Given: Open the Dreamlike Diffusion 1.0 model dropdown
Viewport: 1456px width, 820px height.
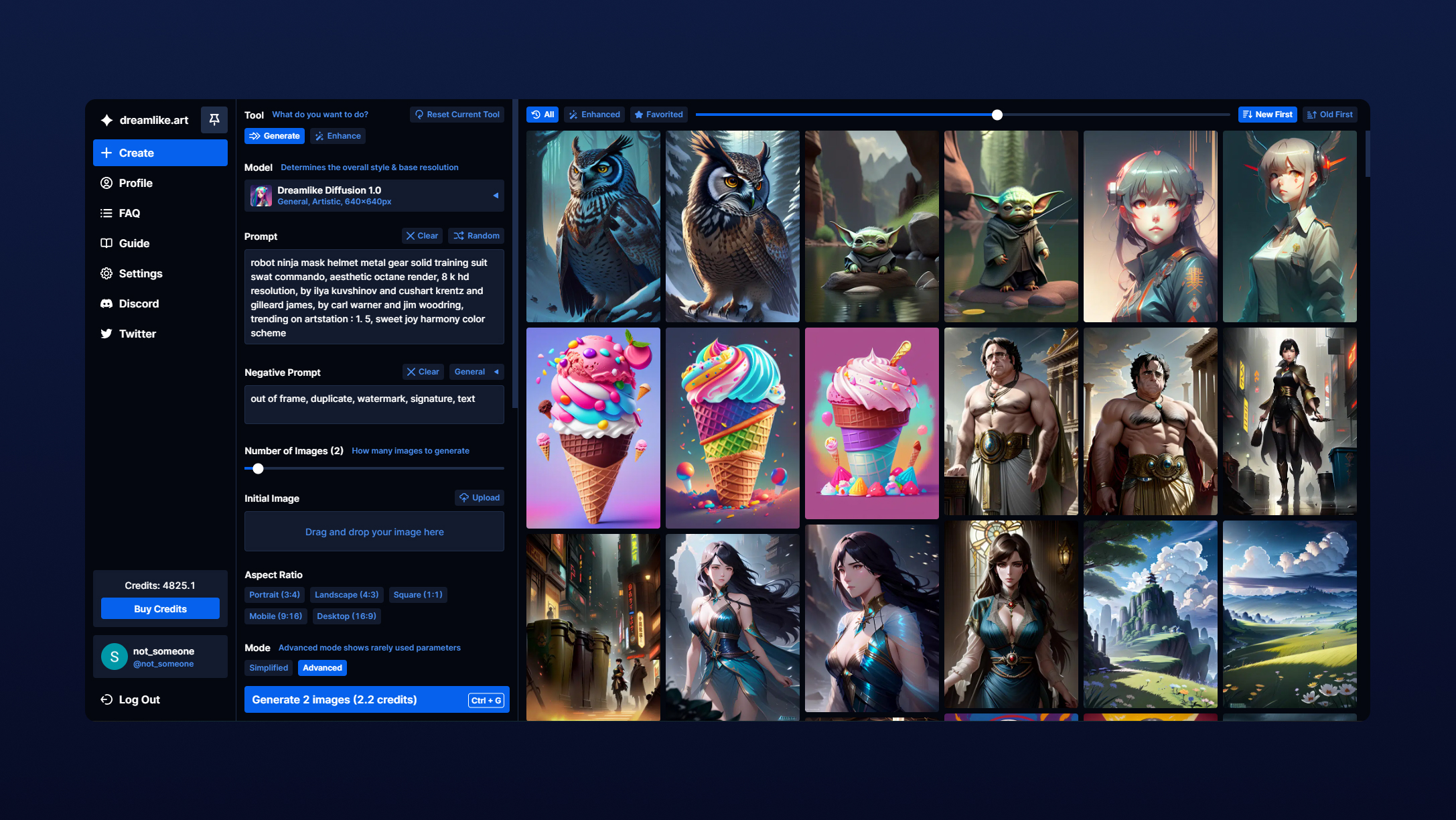Looking at the screenshot, I should pos(374,196).
